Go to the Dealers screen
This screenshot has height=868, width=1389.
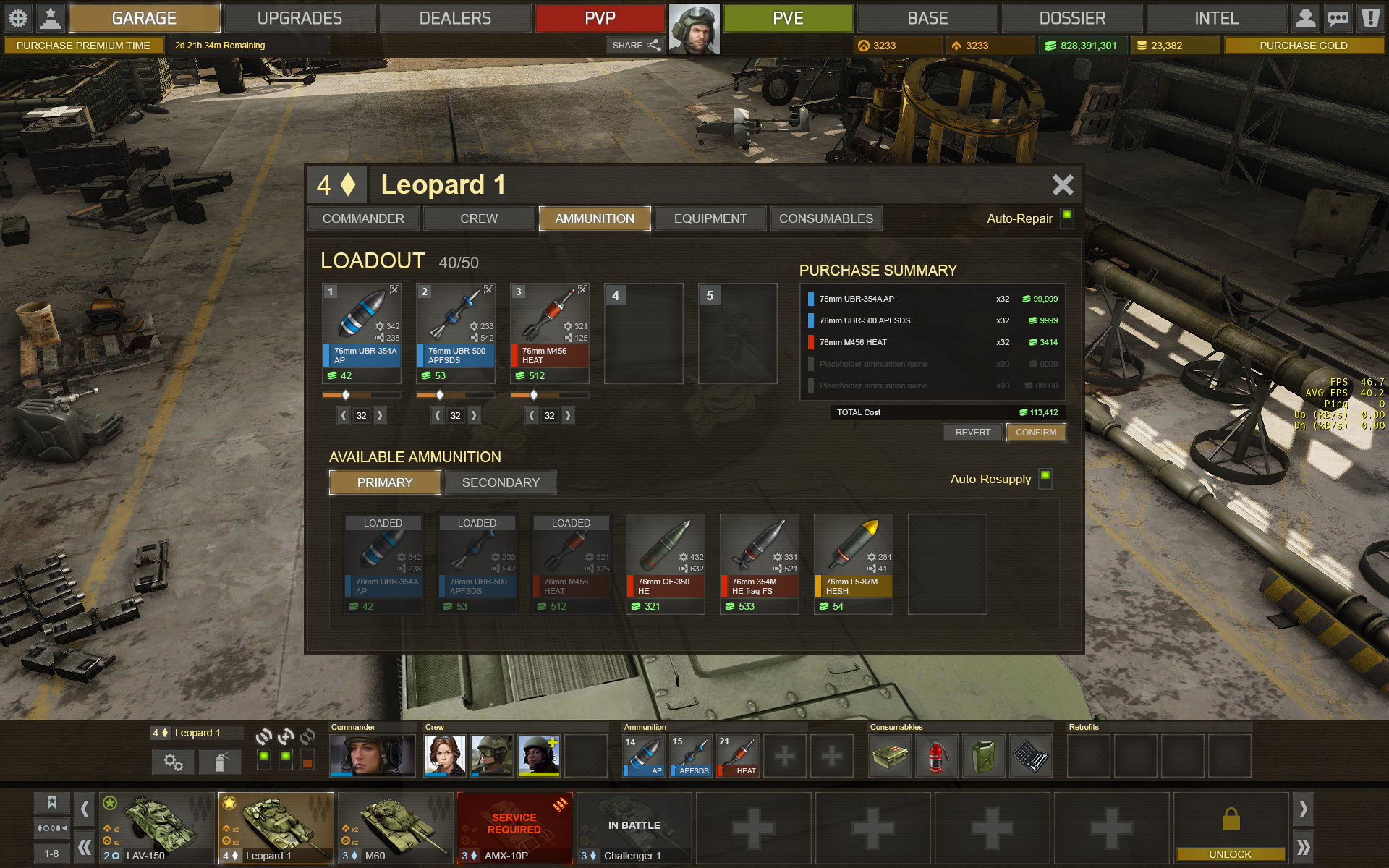455,18
